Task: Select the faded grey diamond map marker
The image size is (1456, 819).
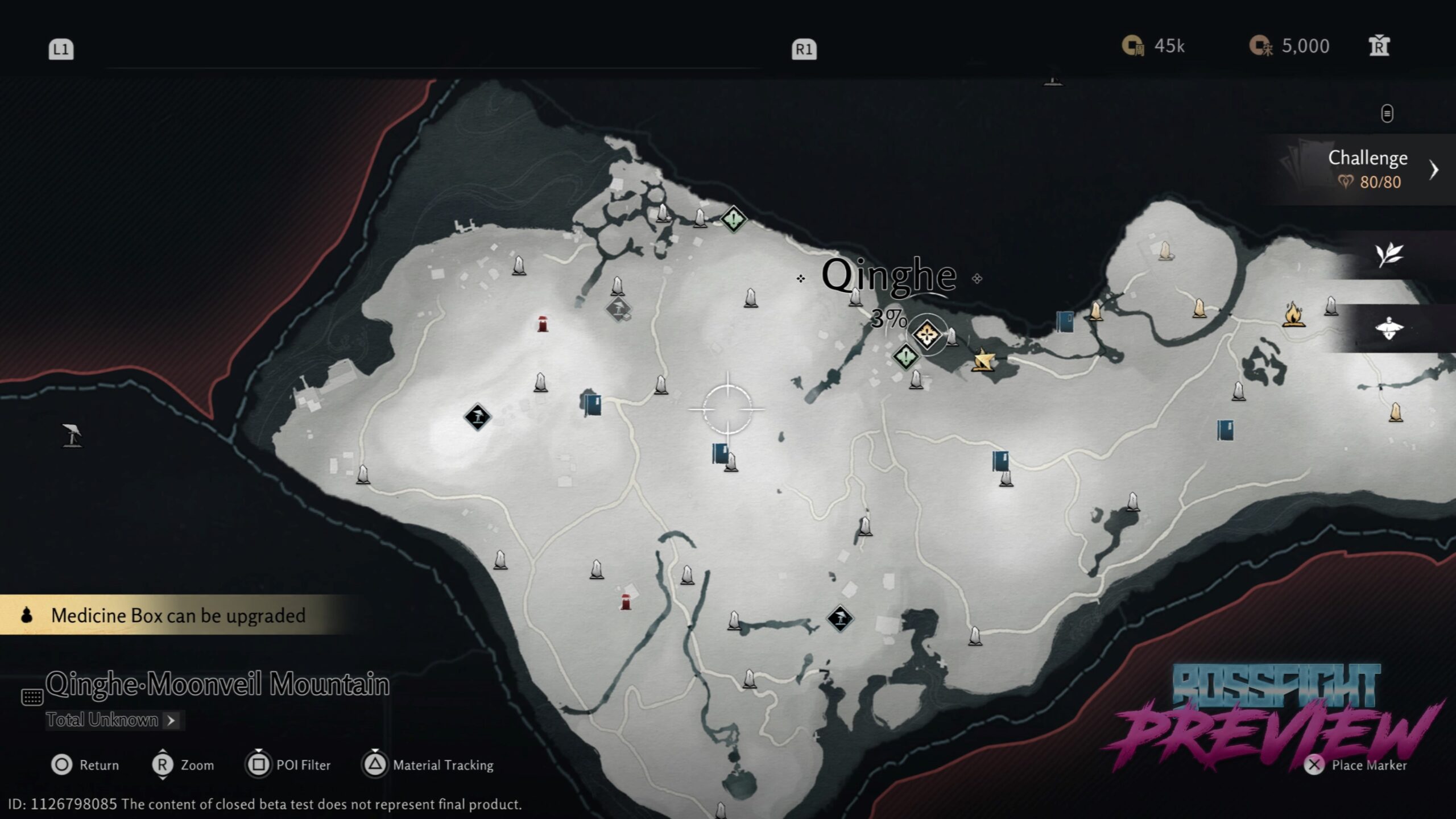Action: coord(618,309)
